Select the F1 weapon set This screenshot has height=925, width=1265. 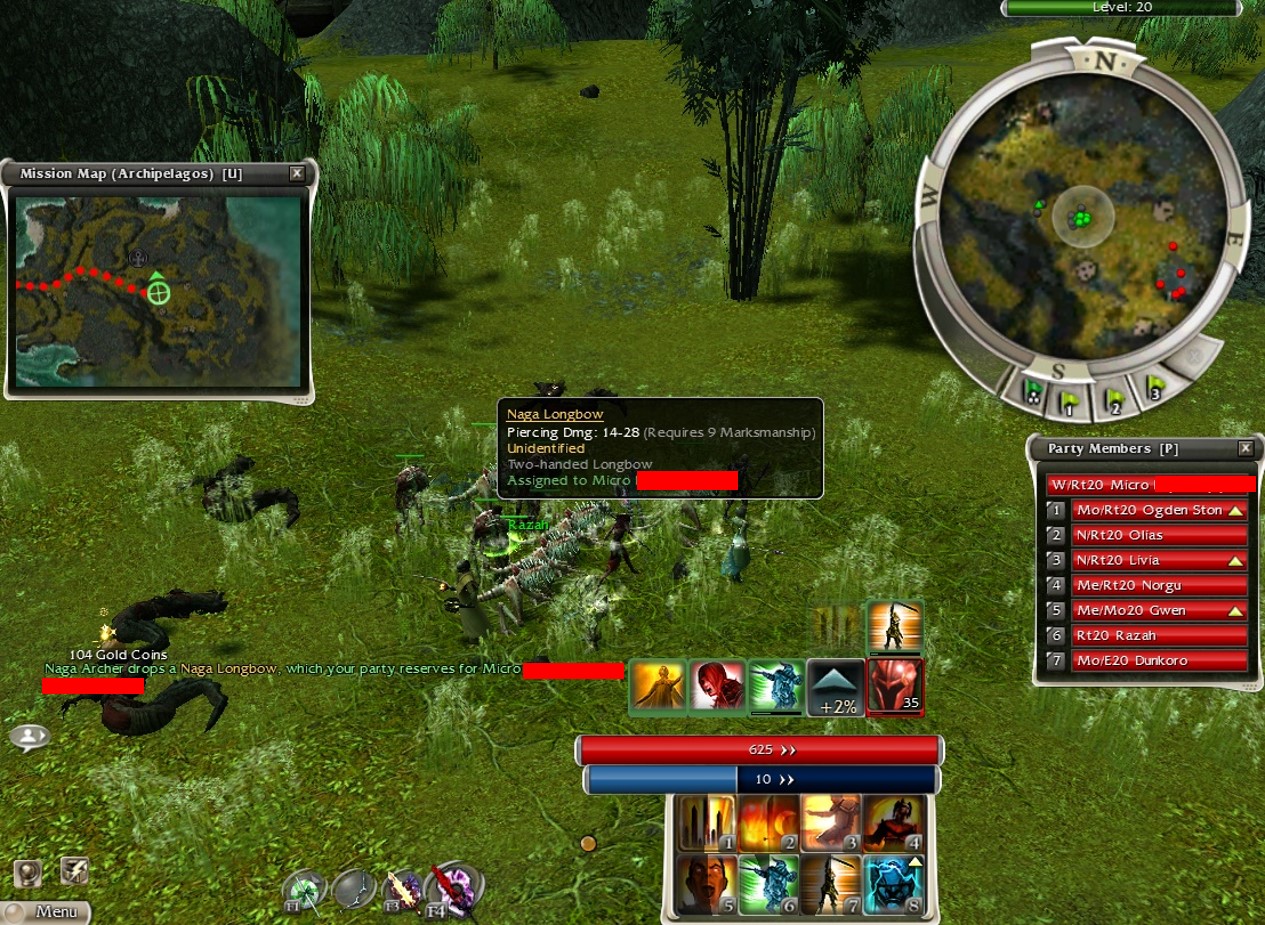point(303,892)
